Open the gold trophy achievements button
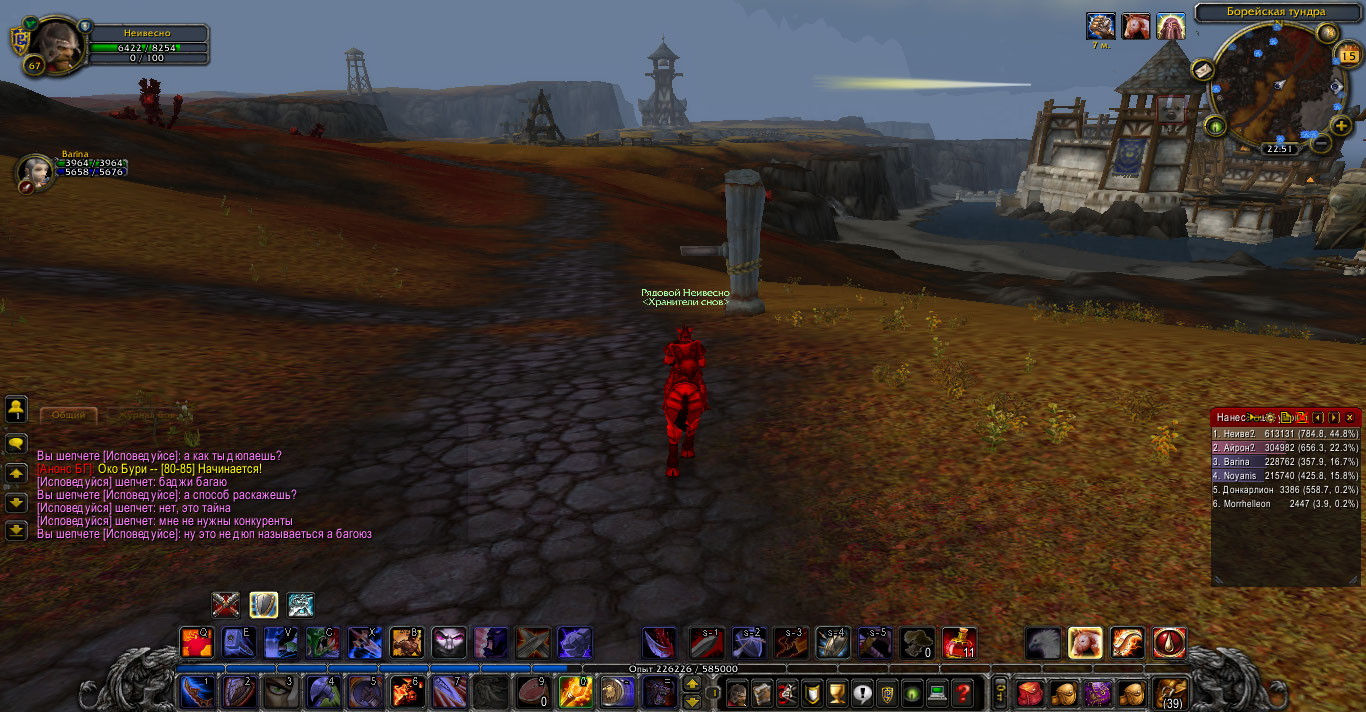 (x=837, y=692)
